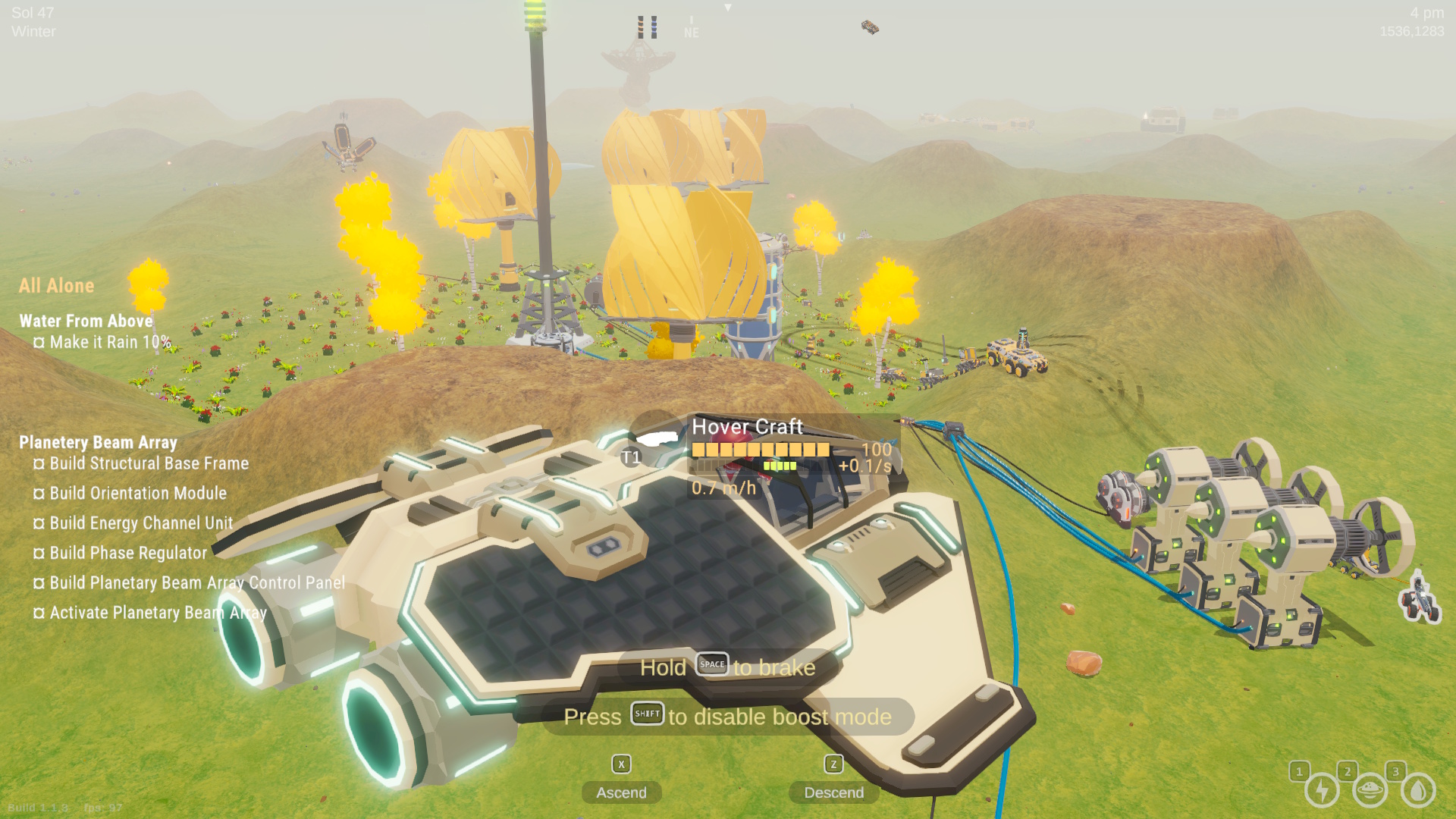
Task: Click the Build Energy Channel Unit objective
Action: click(141, 523)
